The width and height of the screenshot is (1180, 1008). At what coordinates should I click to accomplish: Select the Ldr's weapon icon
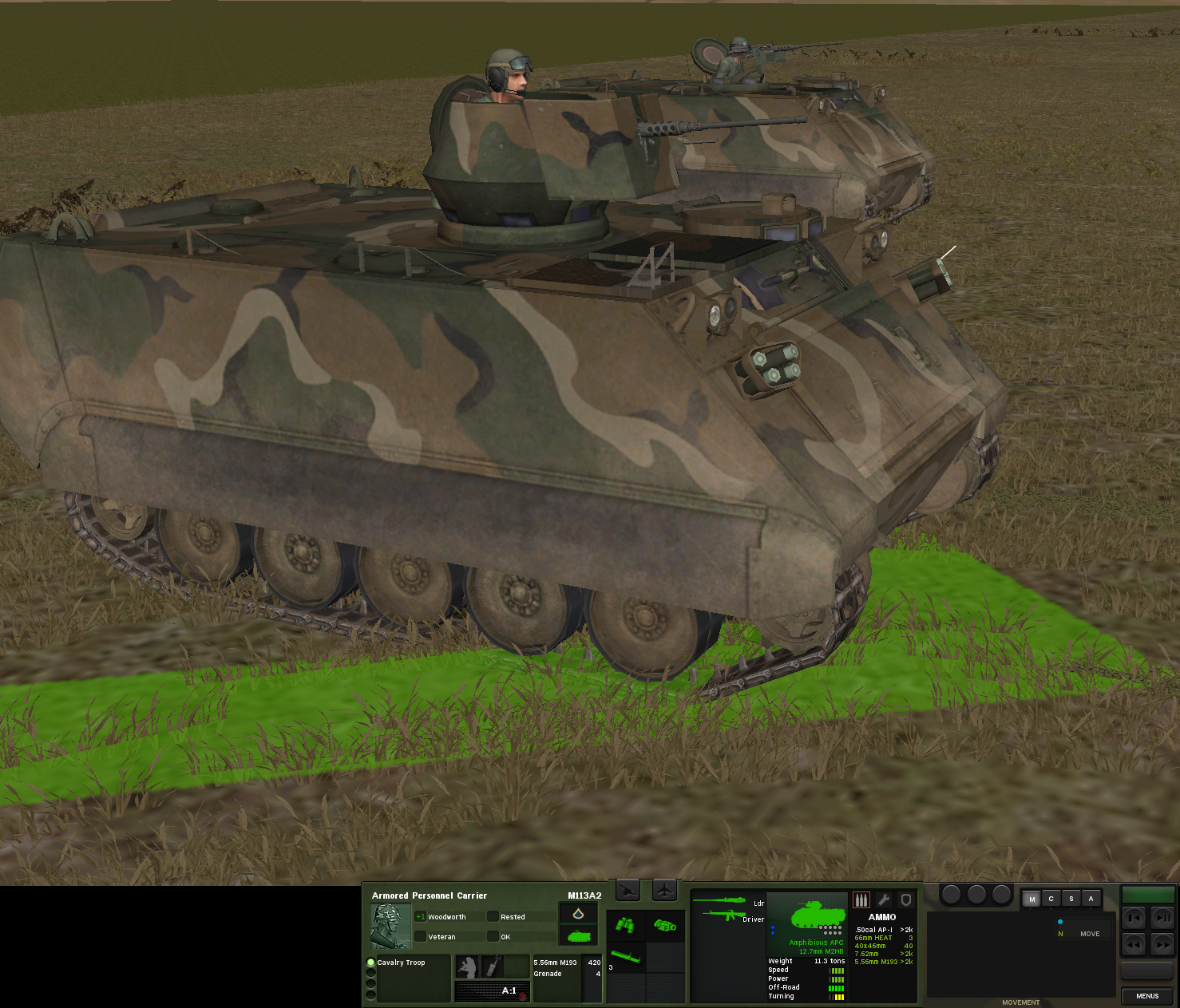pyautogui.click(x=719, y=899)
